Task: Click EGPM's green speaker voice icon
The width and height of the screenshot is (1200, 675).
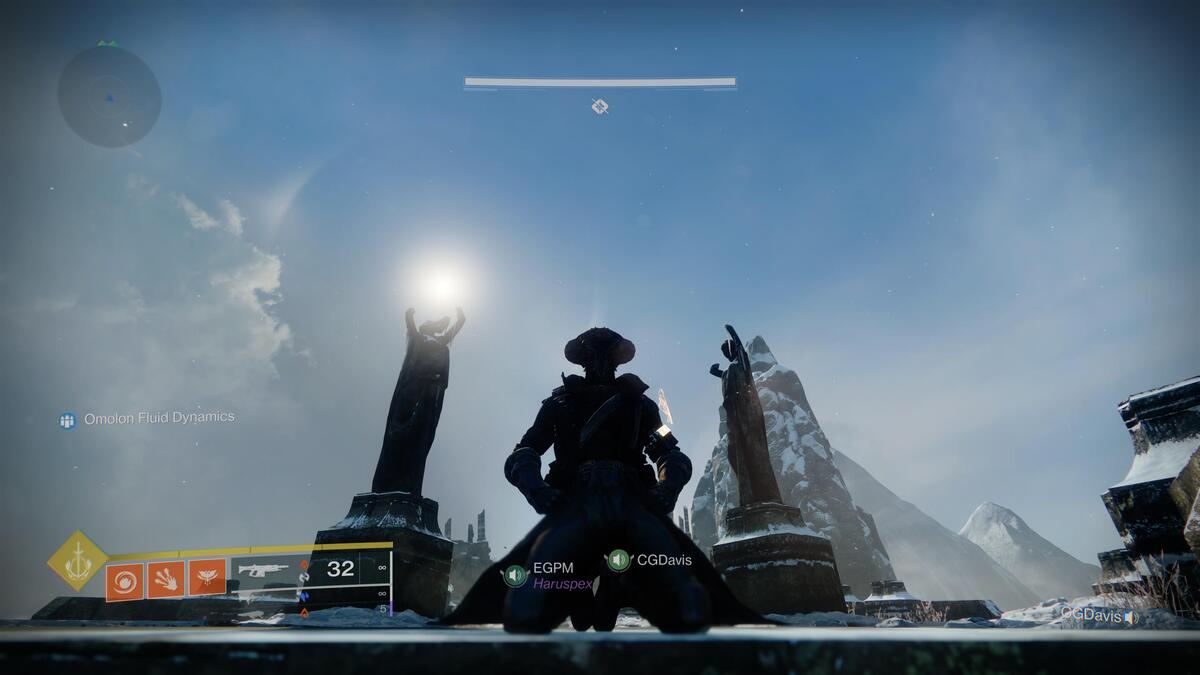Action: click(516, 575)
